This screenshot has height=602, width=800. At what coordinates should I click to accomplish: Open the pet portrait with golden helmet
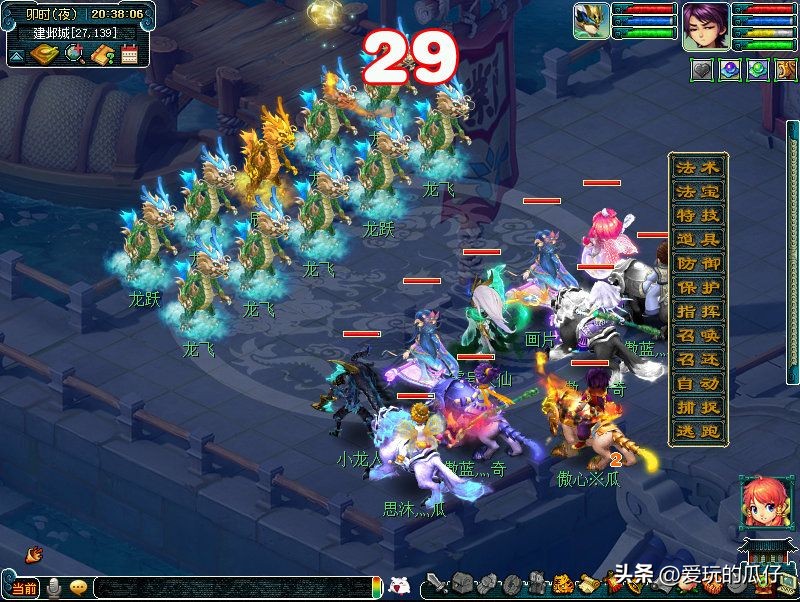click(x=590, y=21)
